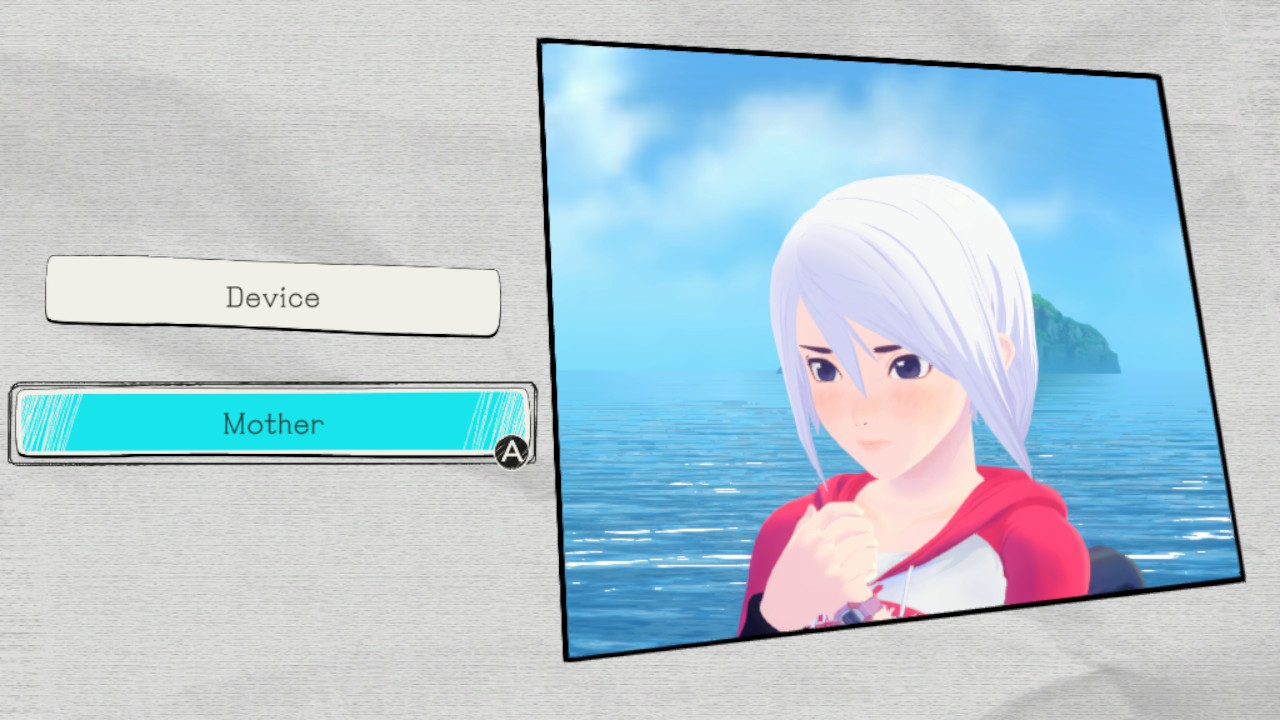Open the tilted photo of the girl
1280x720 pixels.
coord(860,350)
